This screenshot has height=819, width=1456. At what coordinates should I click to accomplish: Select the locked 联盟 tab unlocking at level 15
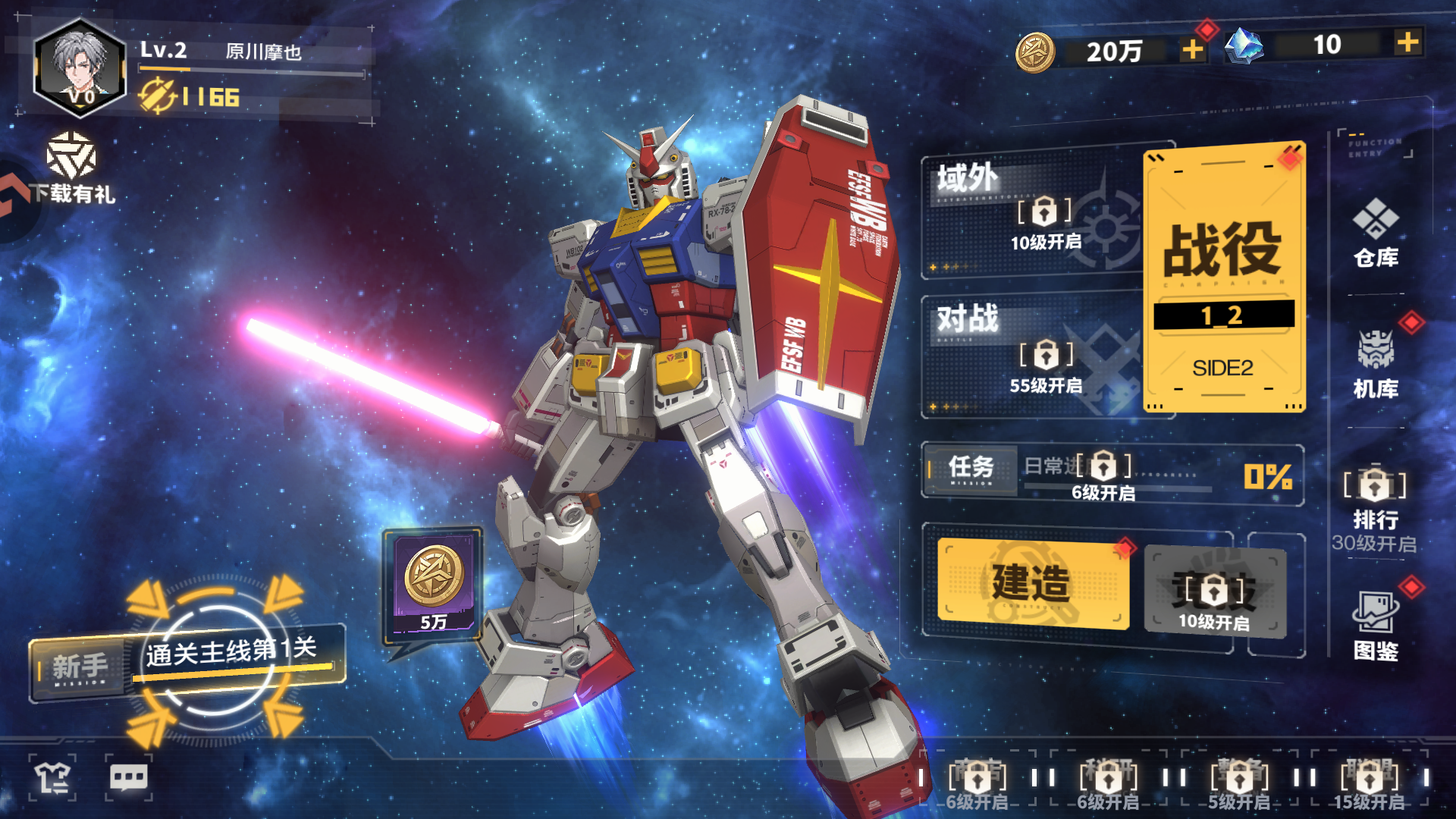(1369, 780)
